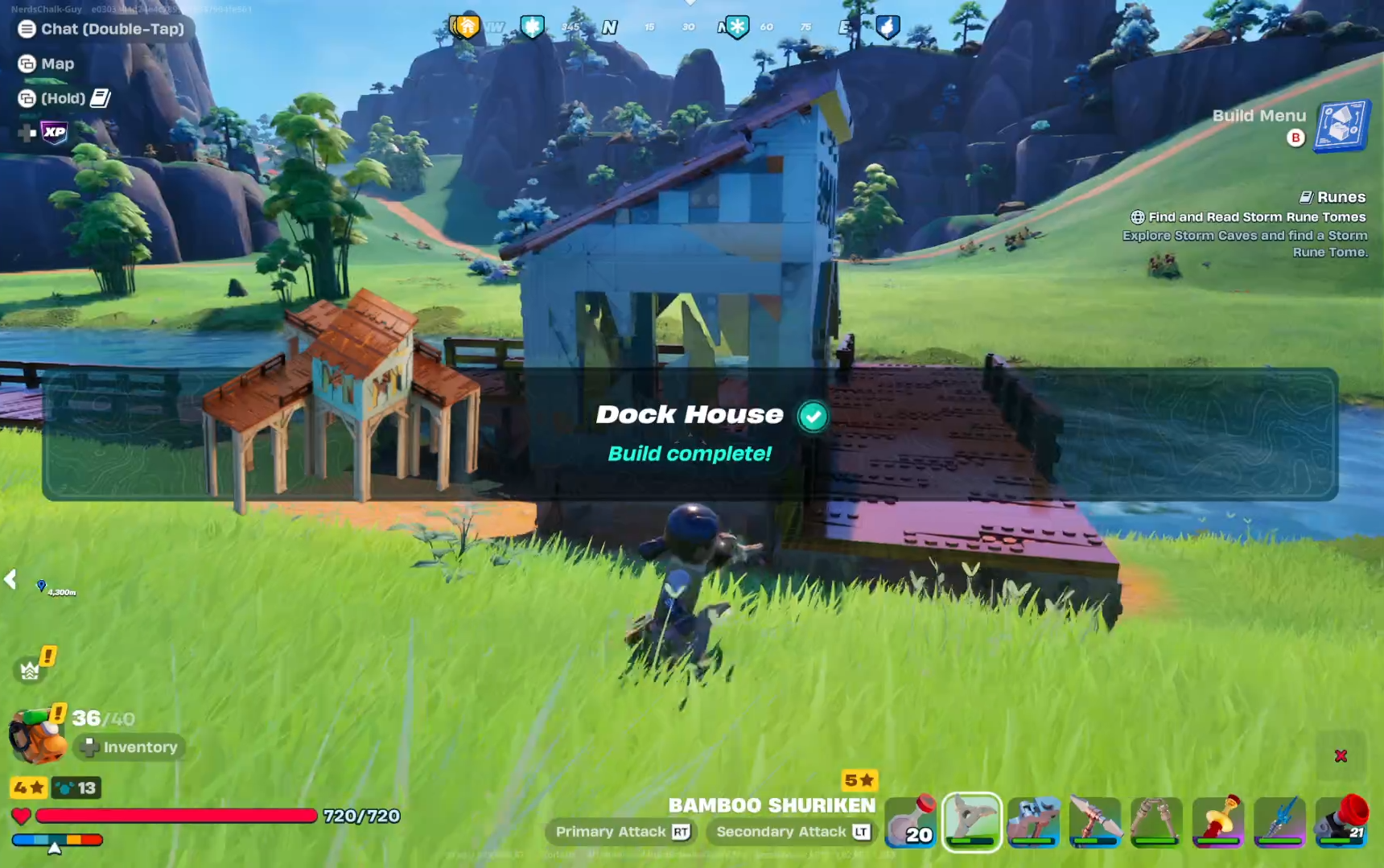The width and height of the screenshot is (1384, 868).
Task: Open the Map
Action: 45,64
